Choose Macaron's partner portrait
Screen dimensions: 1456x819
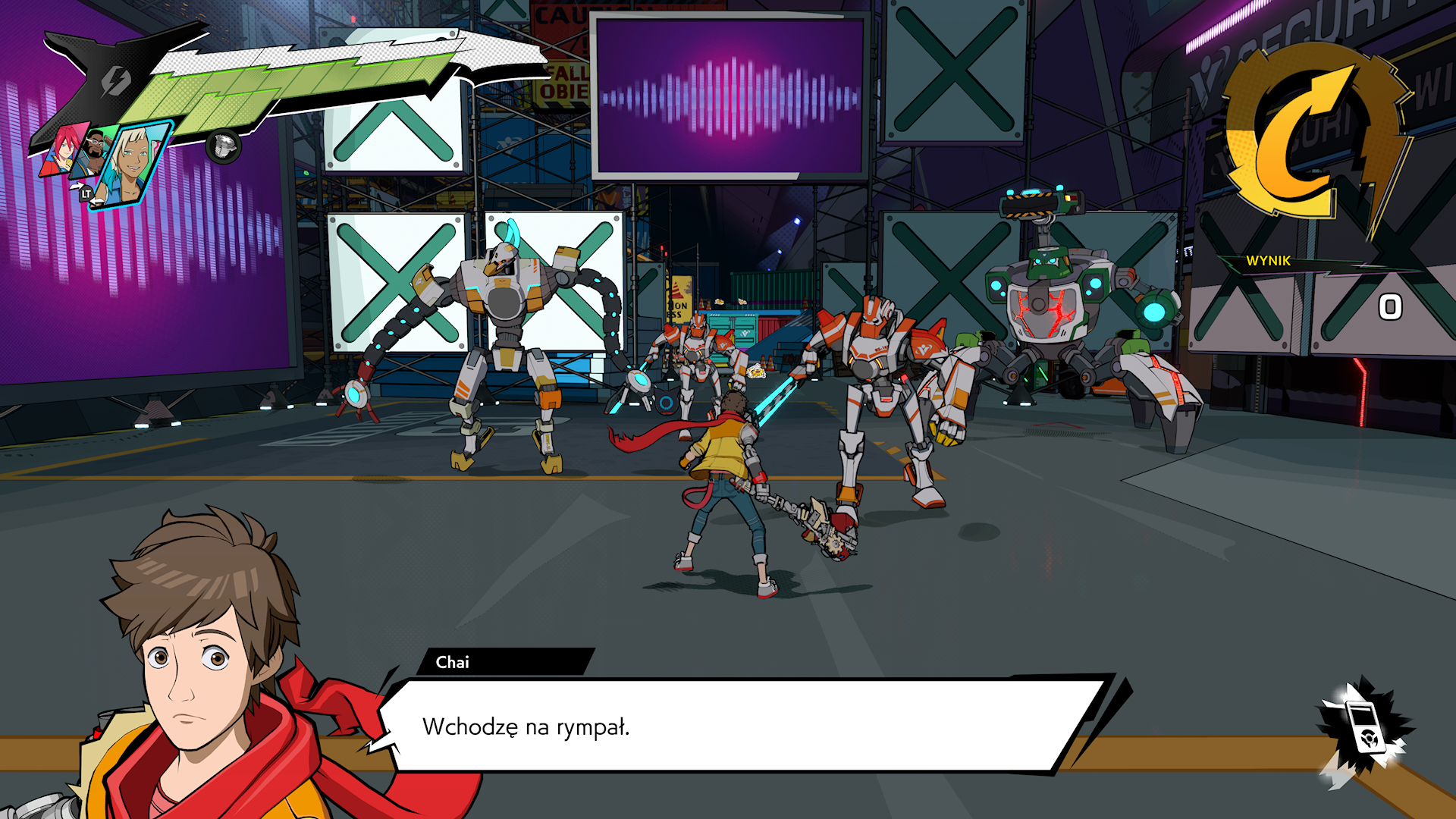[95, 154]
